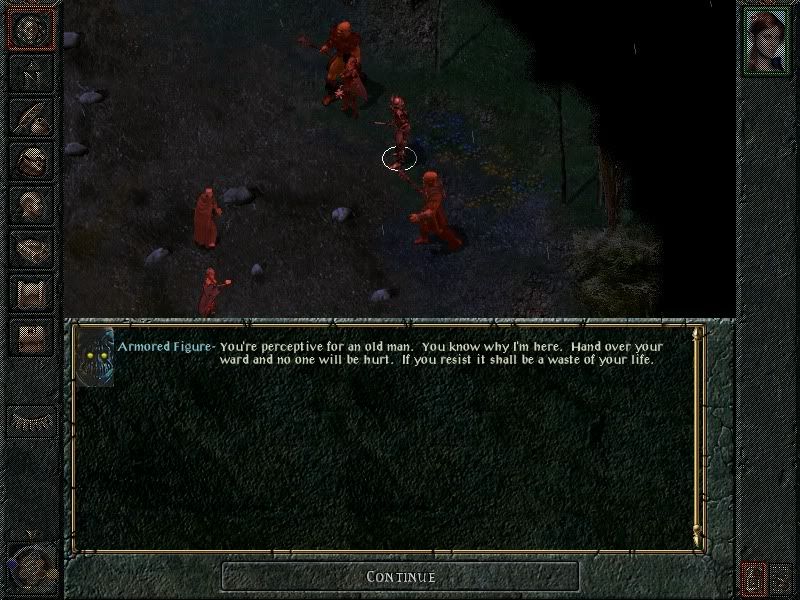Click the Return to Game button
The image size is (800, 600).
tap(31, 30)
